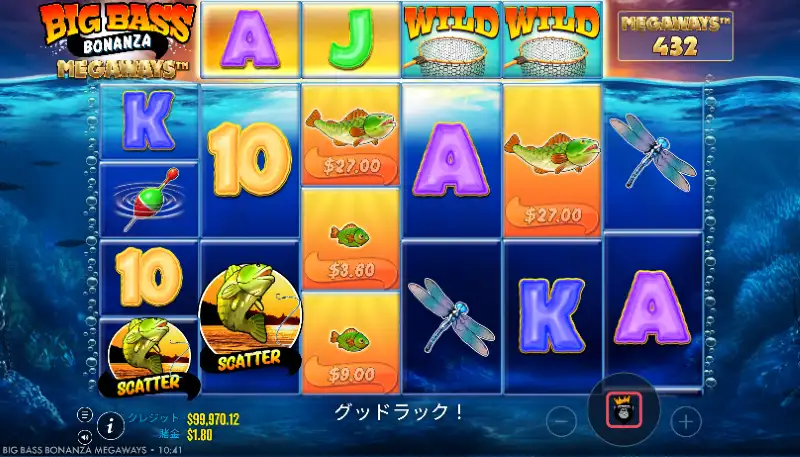The image size is (800, 457).
Task: Open the game info (i) panel
Action: tap(109, 425)
